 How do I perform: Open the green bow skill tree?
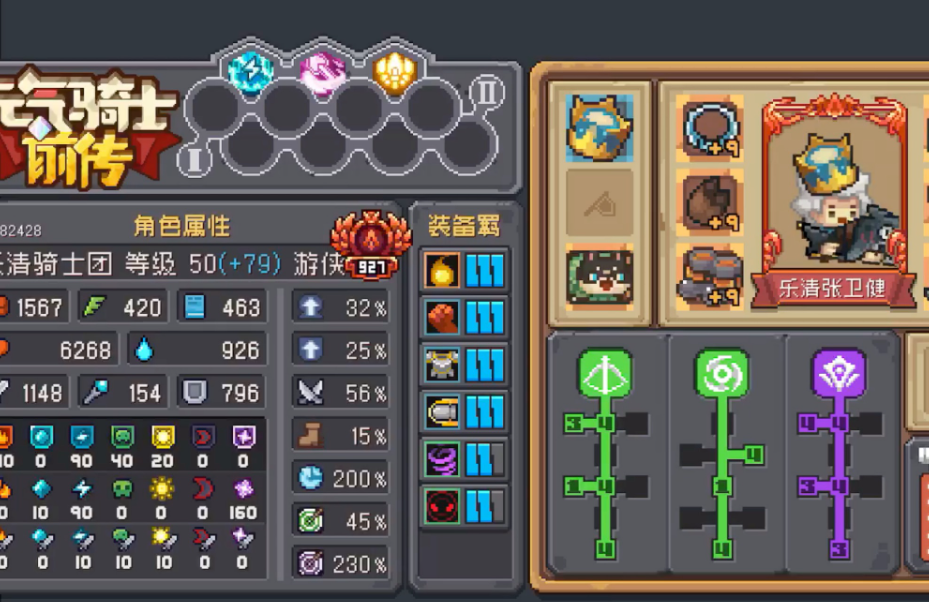tap(606, 374)
